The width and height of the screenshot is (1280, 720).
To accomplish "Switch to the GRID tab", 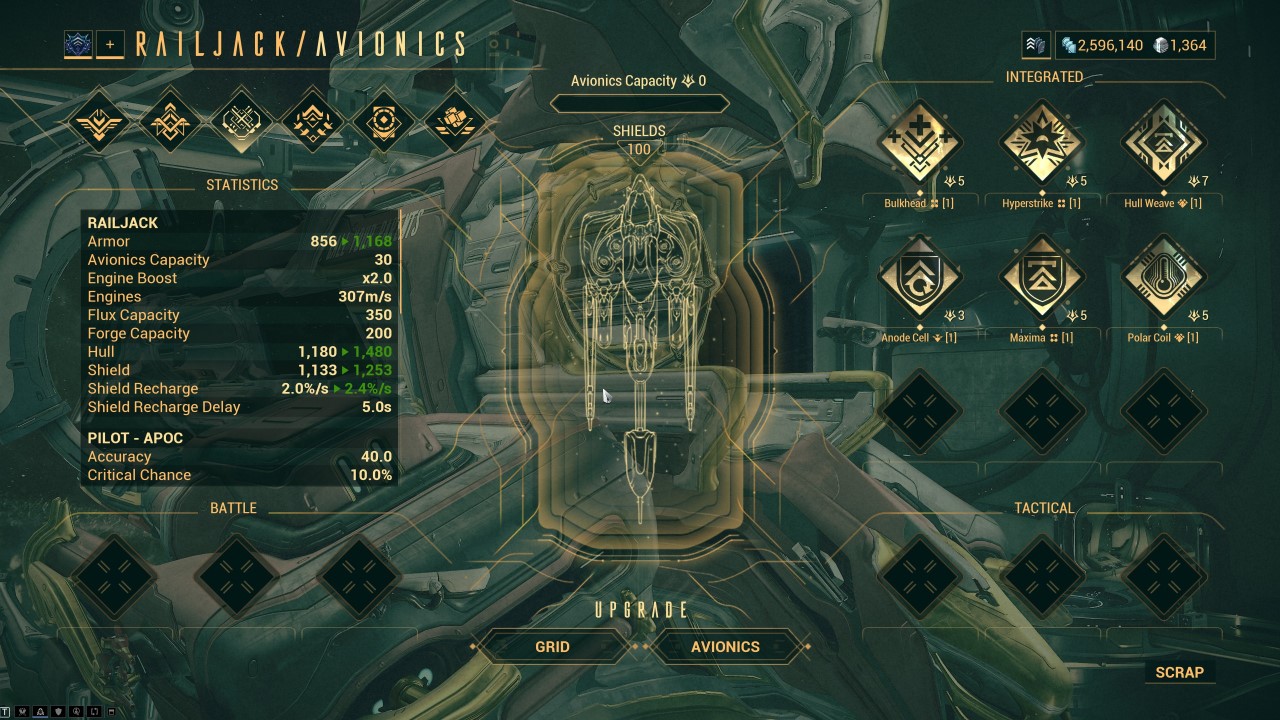I will click(x=554, y=647).
